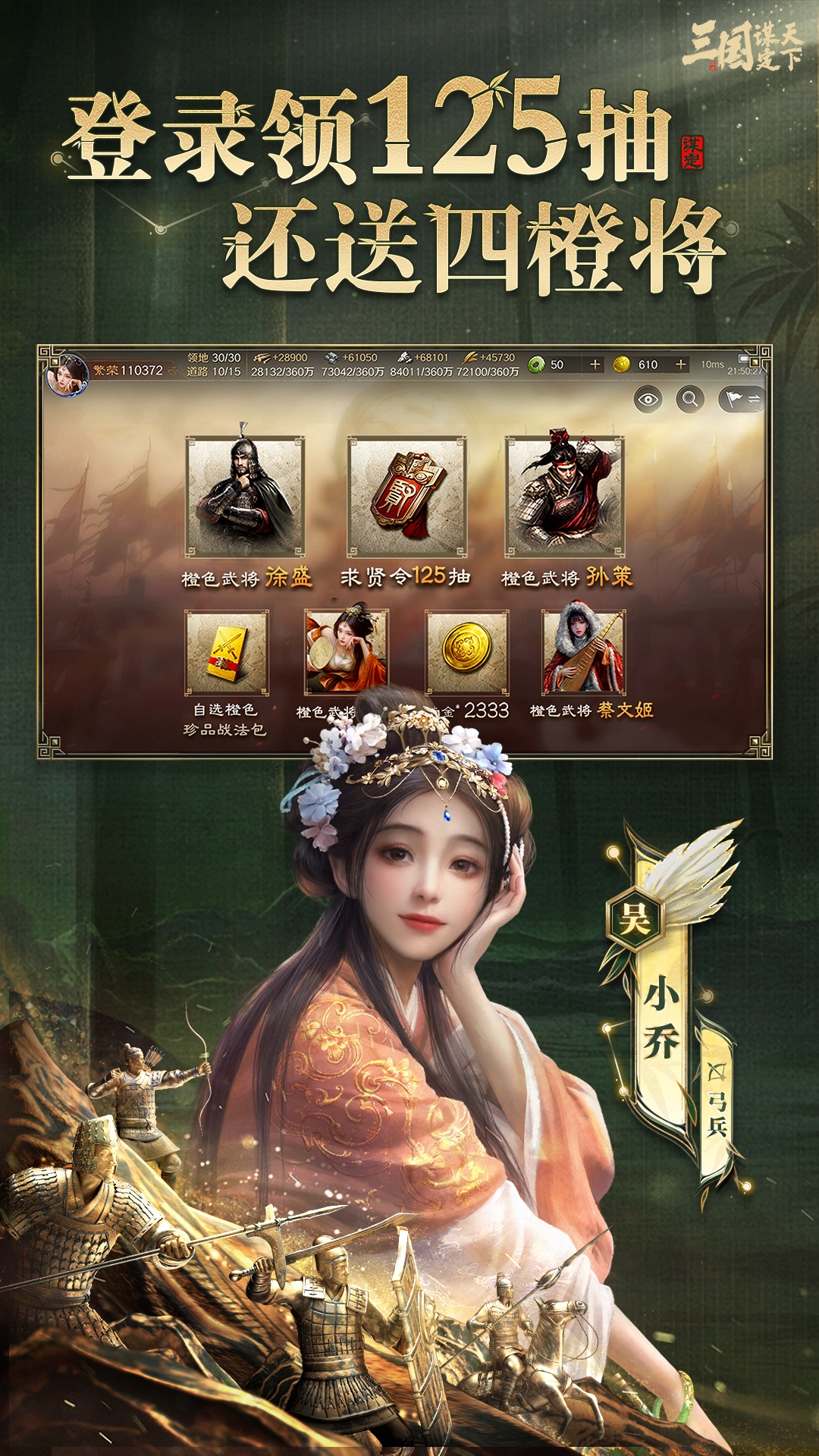Choose the 蔡文姬 orange general portrait
The image size is (819, 1456).
(x=584, y=651)
